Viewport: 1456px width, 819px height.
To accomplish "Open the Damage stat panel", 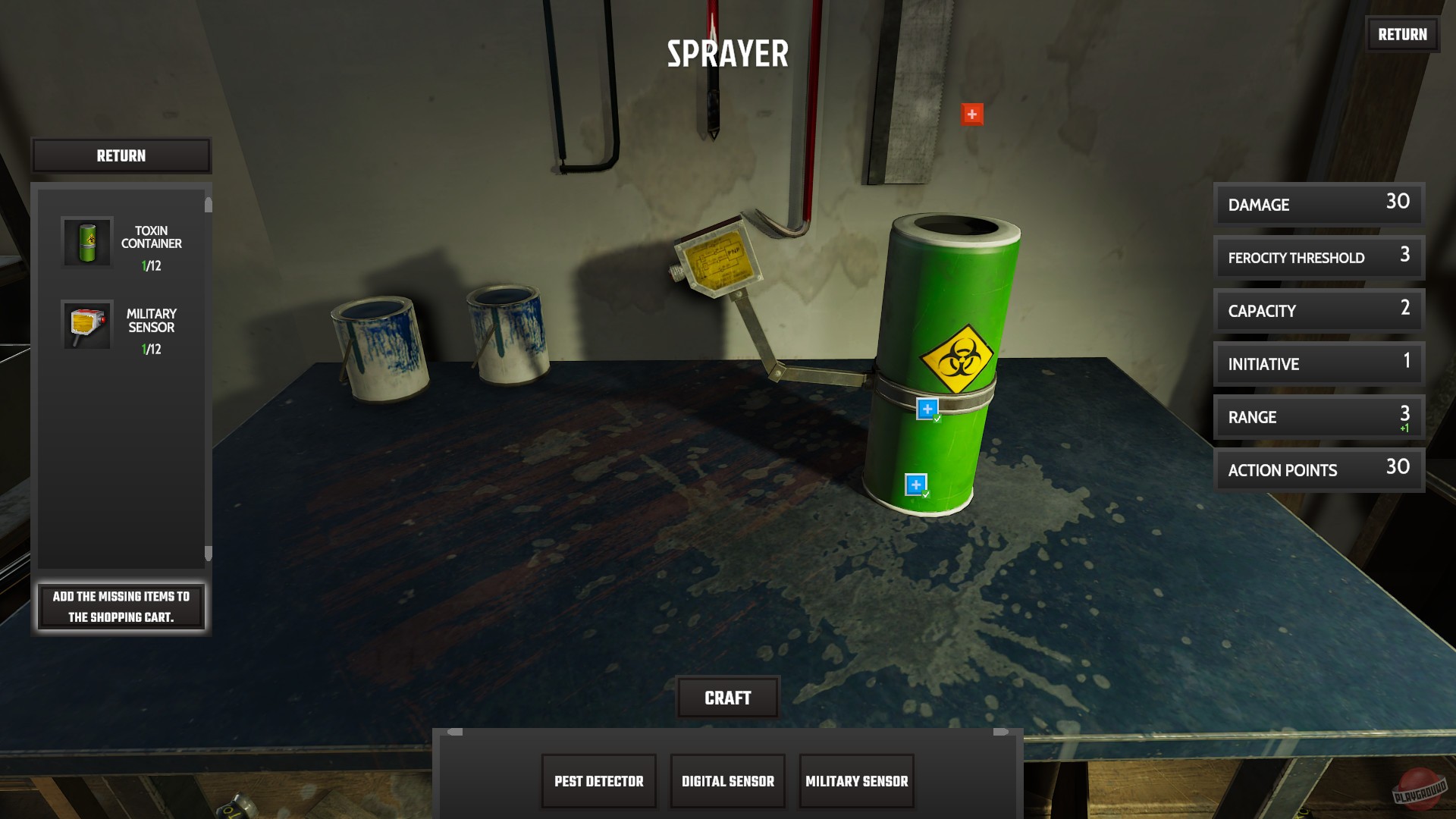I will click(x=1318, y=203).
